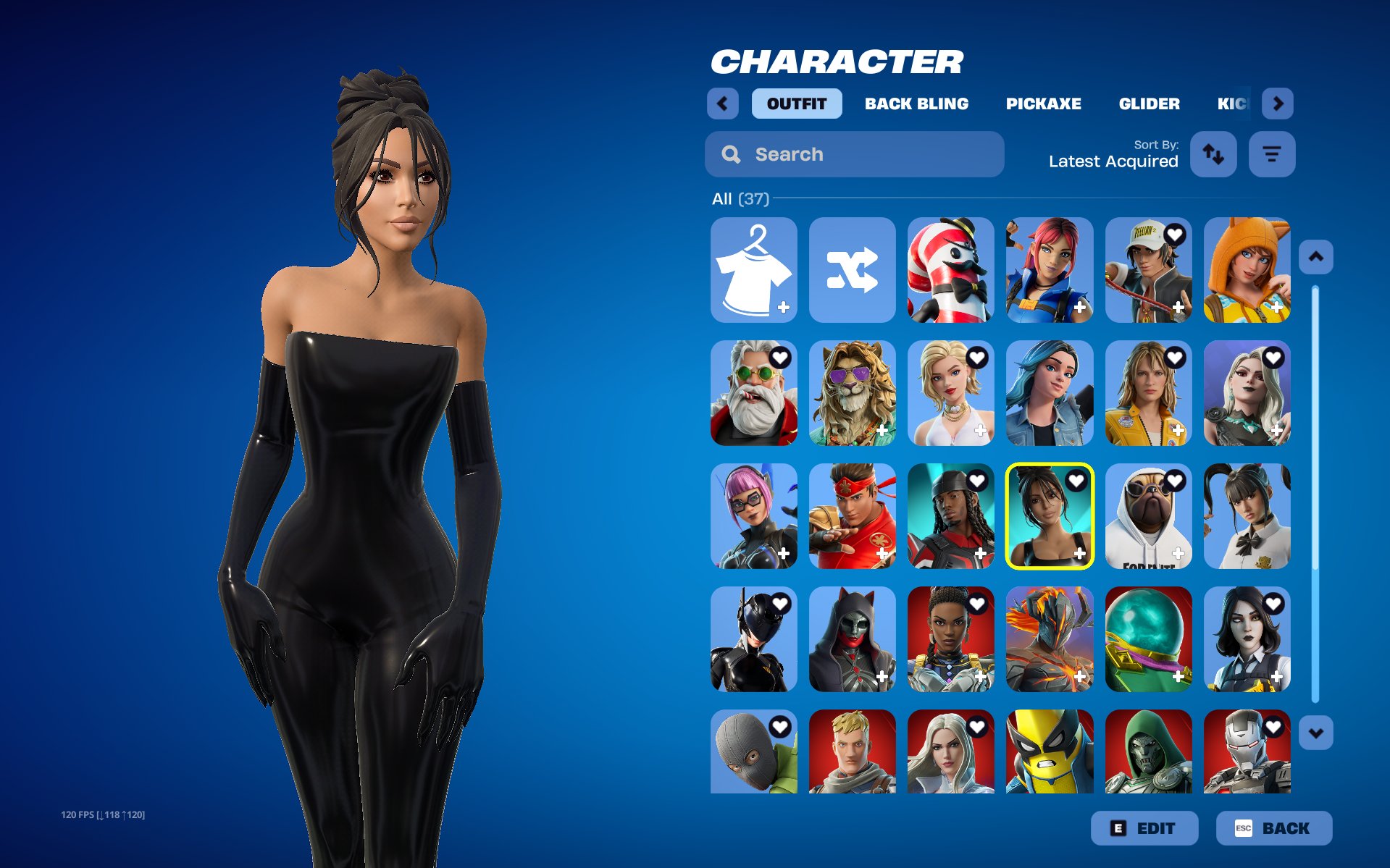Viewport: 1390px width, 868px height.
Task: Click the peppermint candy striper outfit icon
Action: (x=950, y=271)
